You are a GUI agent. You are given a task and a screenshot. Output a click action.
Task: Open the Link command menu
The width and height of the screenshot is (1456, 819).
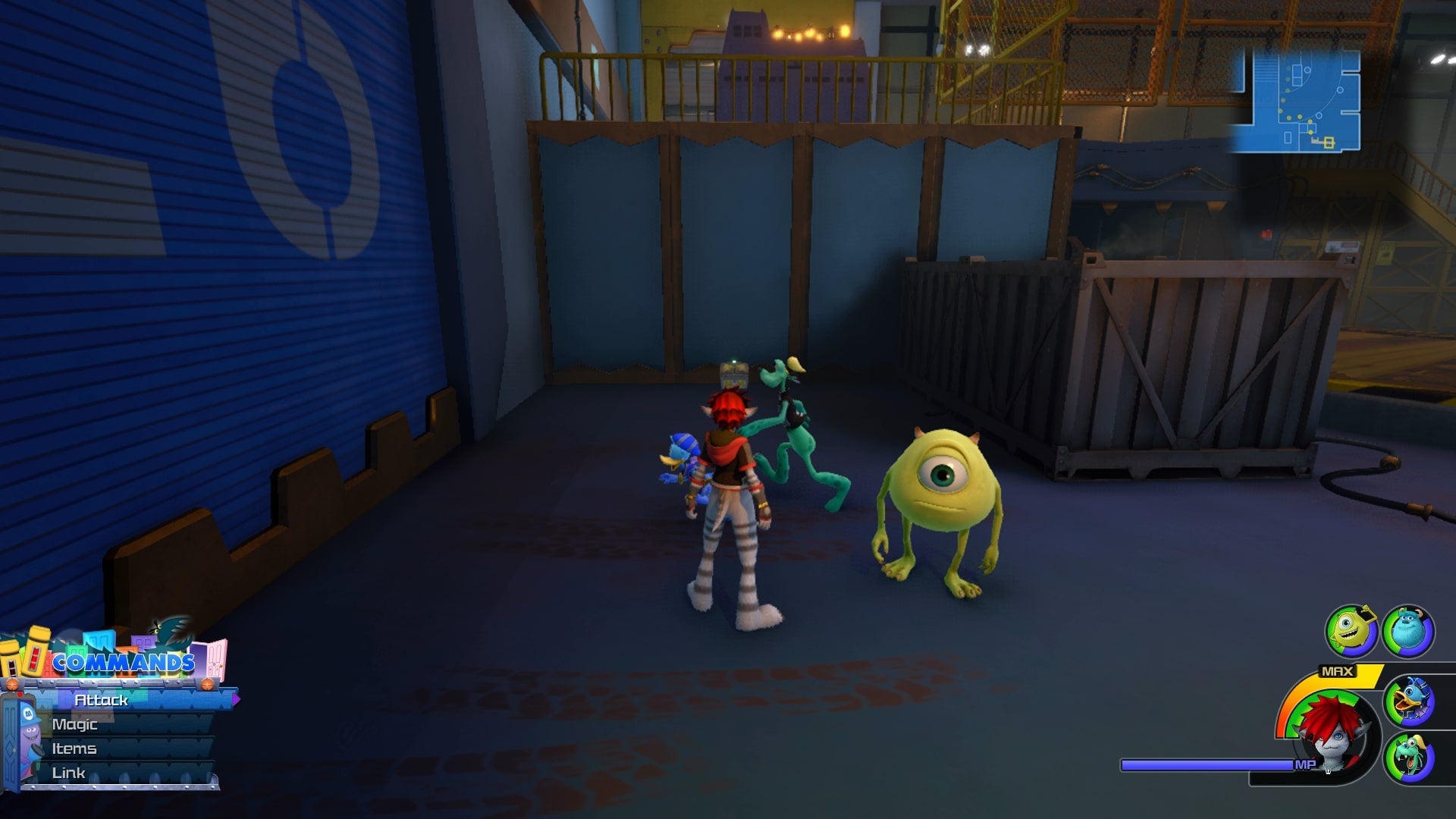[x=68, y=773]
